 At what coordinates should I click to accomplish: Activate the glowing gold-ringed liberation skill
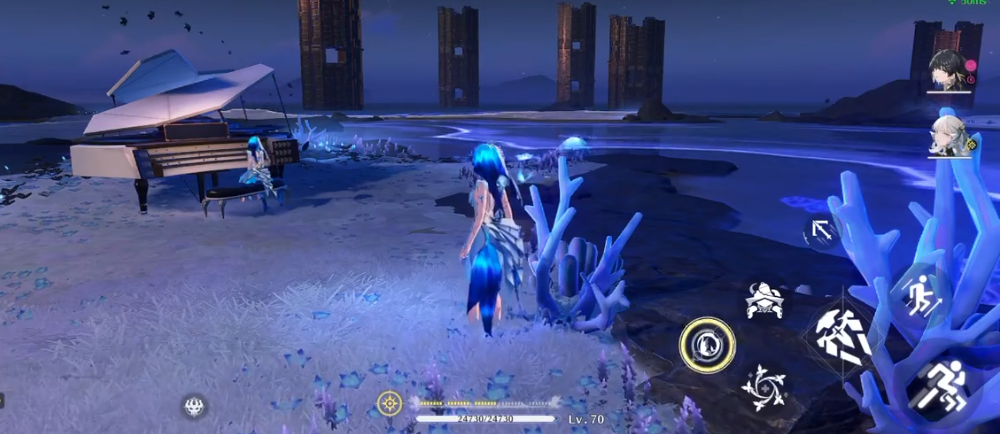click(x=707, y=346)
